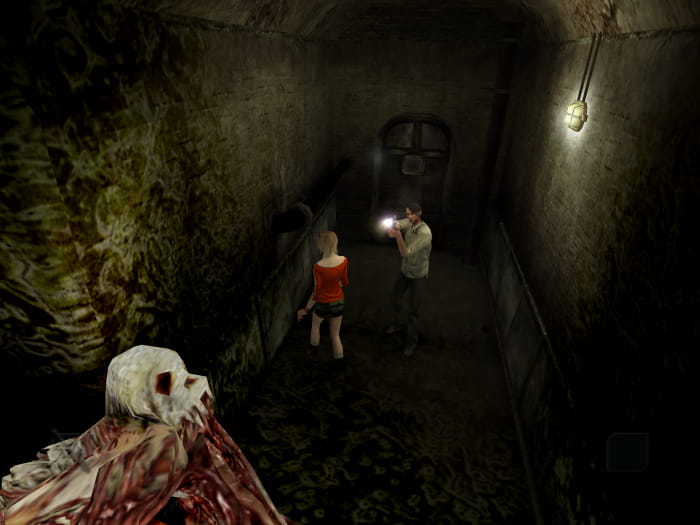
Task: Select the empty square HUD slot
Action: tap(627, 451)
